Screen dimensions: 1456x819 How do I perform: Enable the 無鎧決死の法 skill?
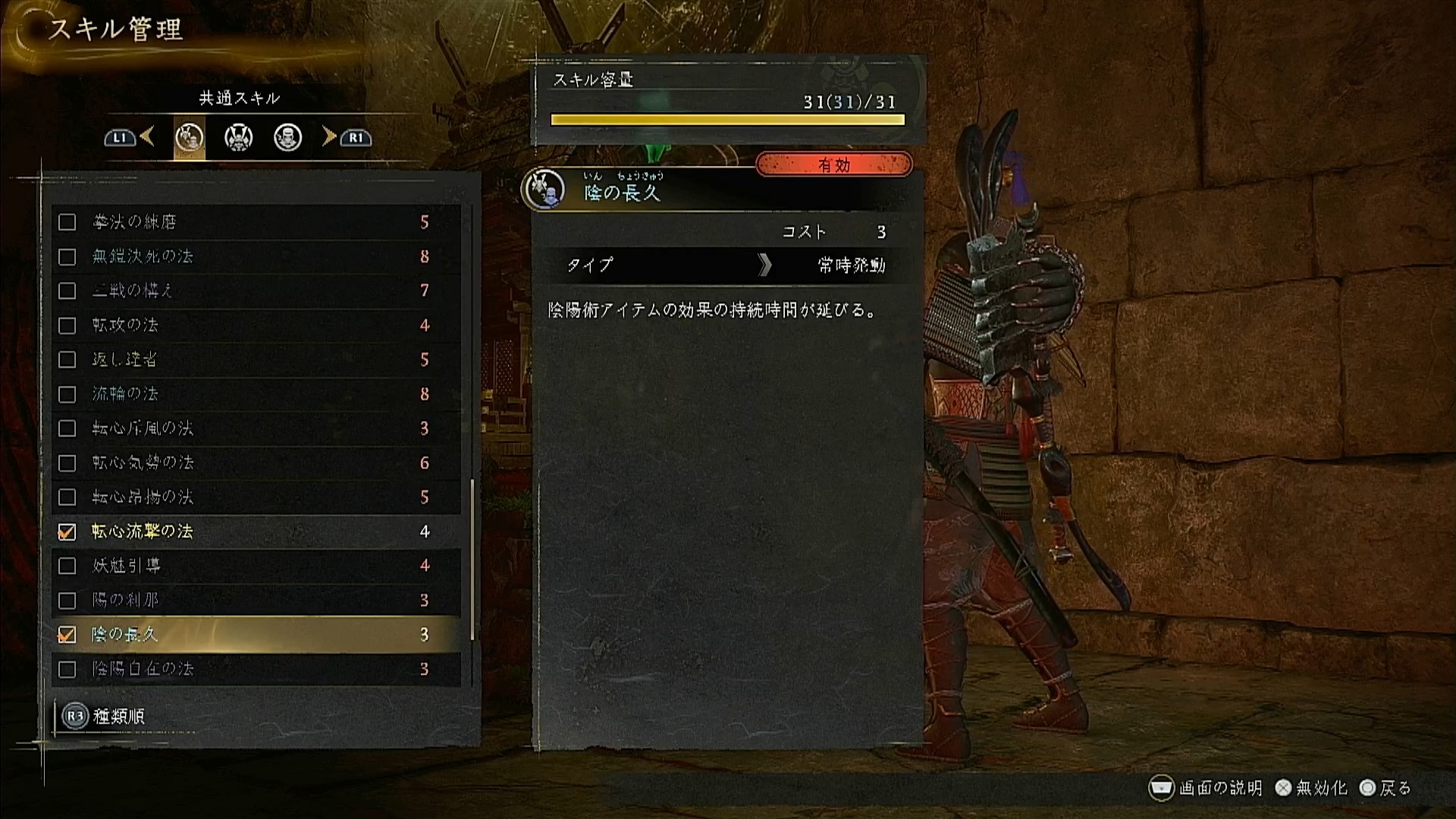[x=67, y=257]
